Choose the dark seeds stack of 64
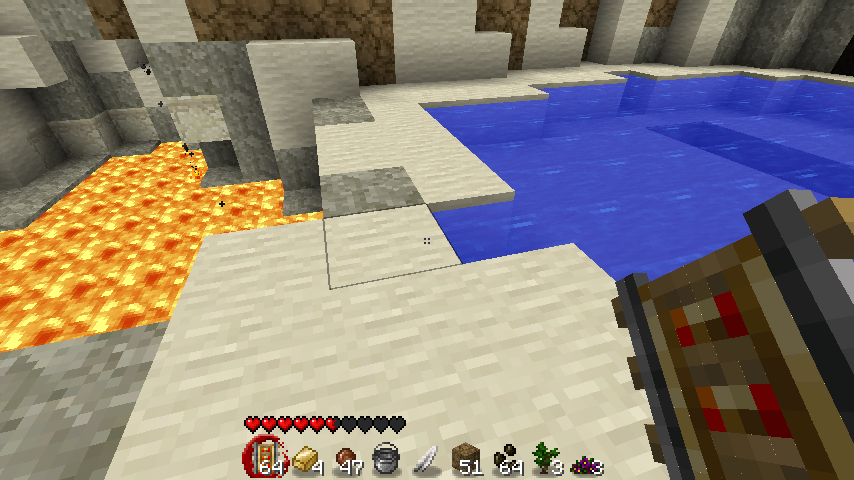This screenshot has height=480, width=854. pos(506,459)
